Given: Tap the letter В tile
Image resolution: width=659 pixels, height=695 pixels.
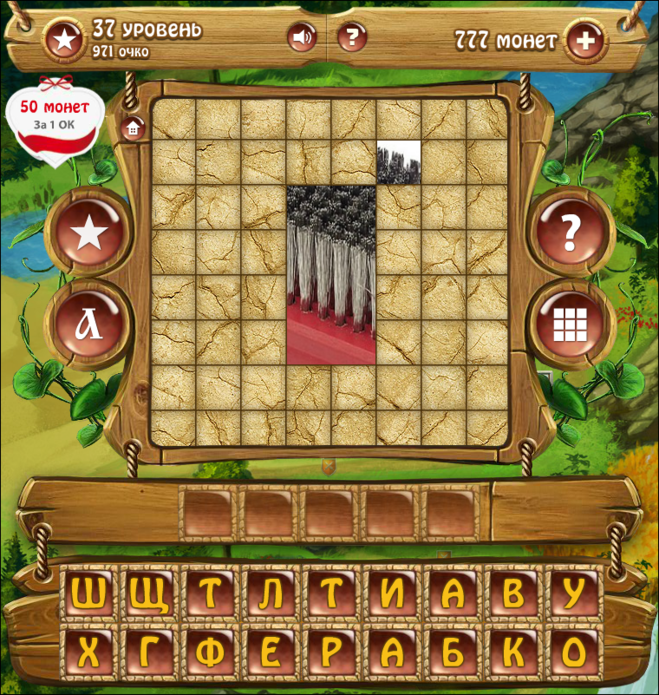Looking at the screenshot, I should pyautogui.click(x=513, y=595).
